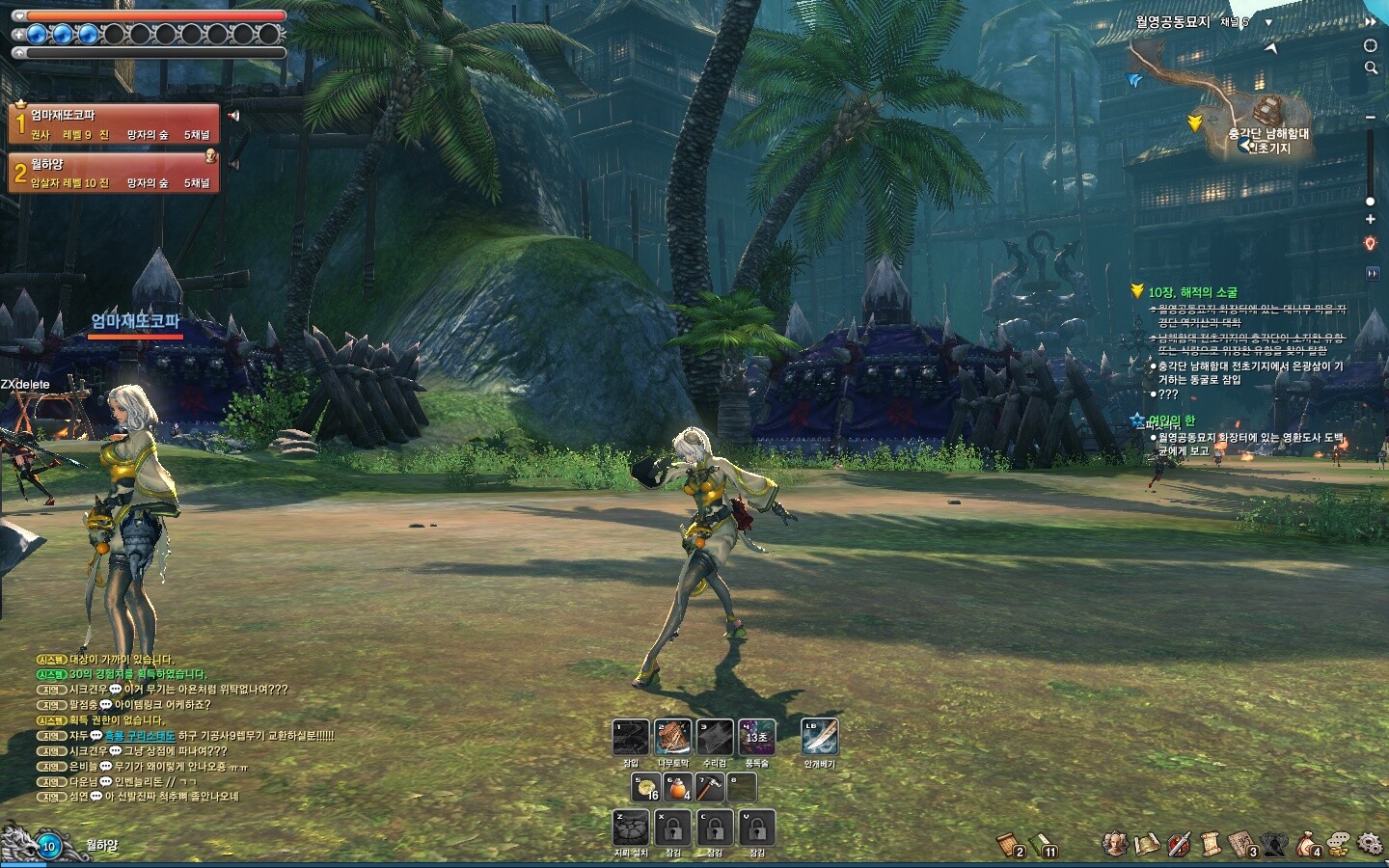Eat the dumpling item in slot 5
1389x868 pixels.
tap(646, 788)
